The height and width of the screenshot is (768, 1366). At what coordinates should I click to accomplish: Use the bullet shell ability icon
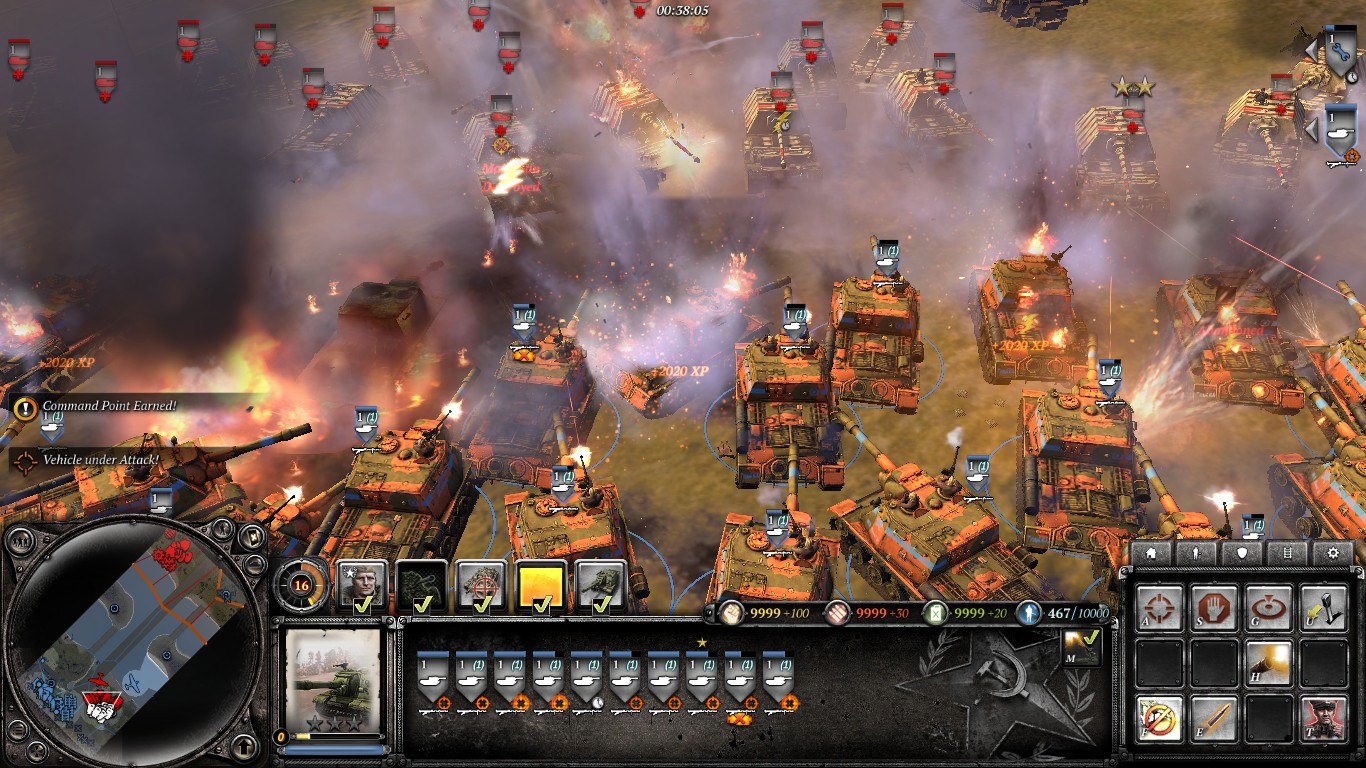pos(1213,718)
